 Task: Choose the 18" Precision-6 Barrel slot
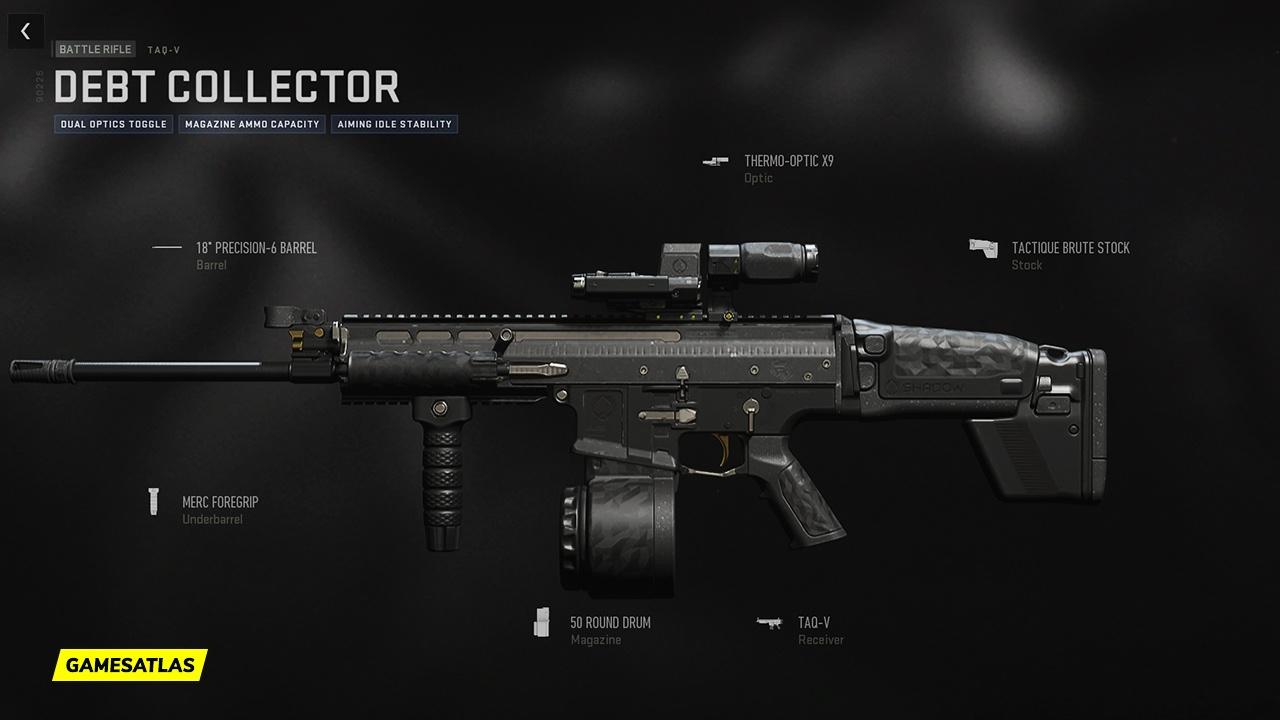click(x=255, y=248)
